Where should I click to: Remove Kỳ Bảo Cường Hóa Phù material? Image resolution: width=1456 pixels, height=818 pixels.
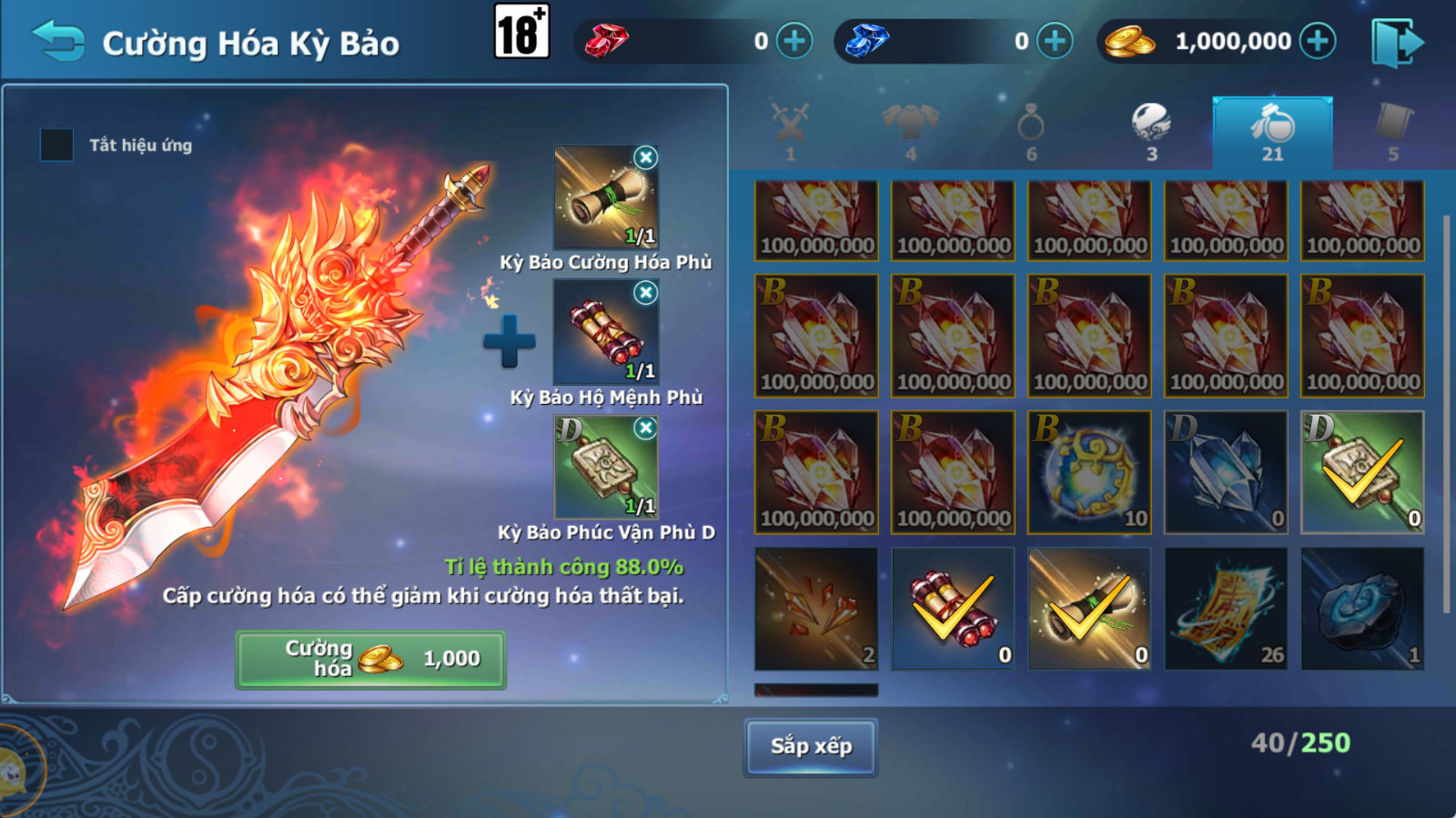click(x=645, y=157)
